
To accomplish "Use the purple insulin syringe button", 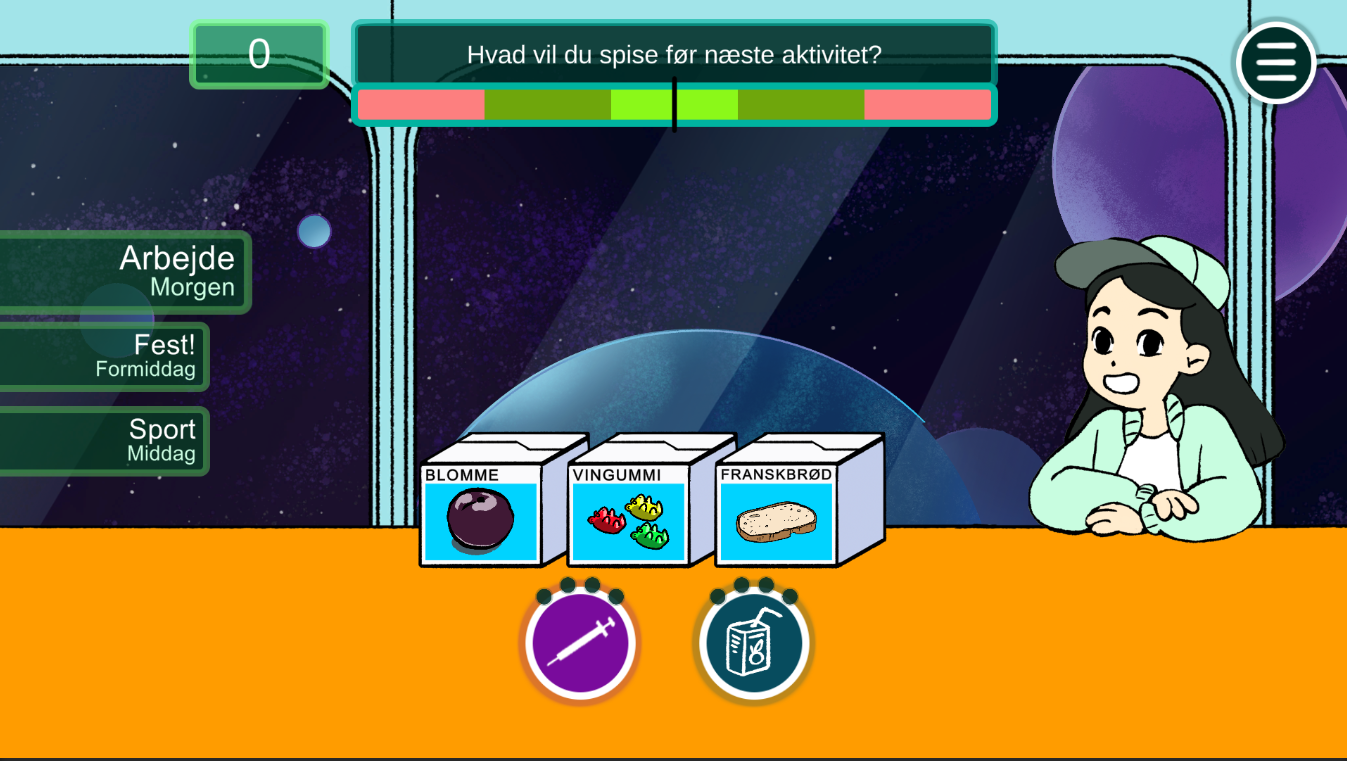I will pyautogui.click(x=581, y=643).
